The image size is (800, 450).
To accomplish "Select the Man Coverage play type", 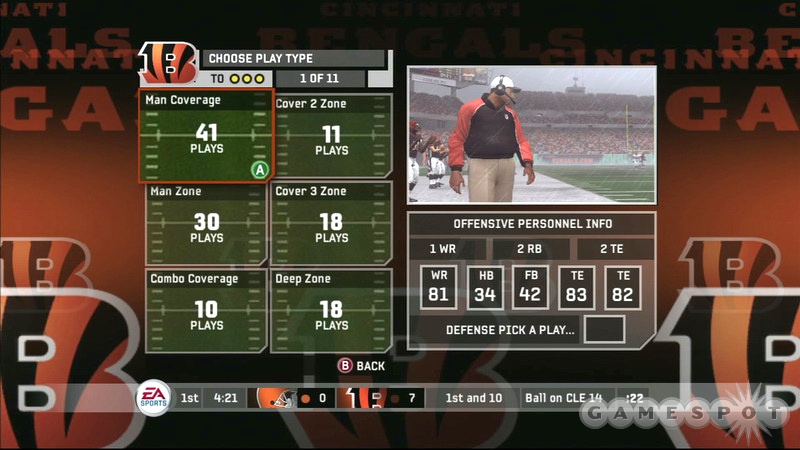I will coord(206,136).
